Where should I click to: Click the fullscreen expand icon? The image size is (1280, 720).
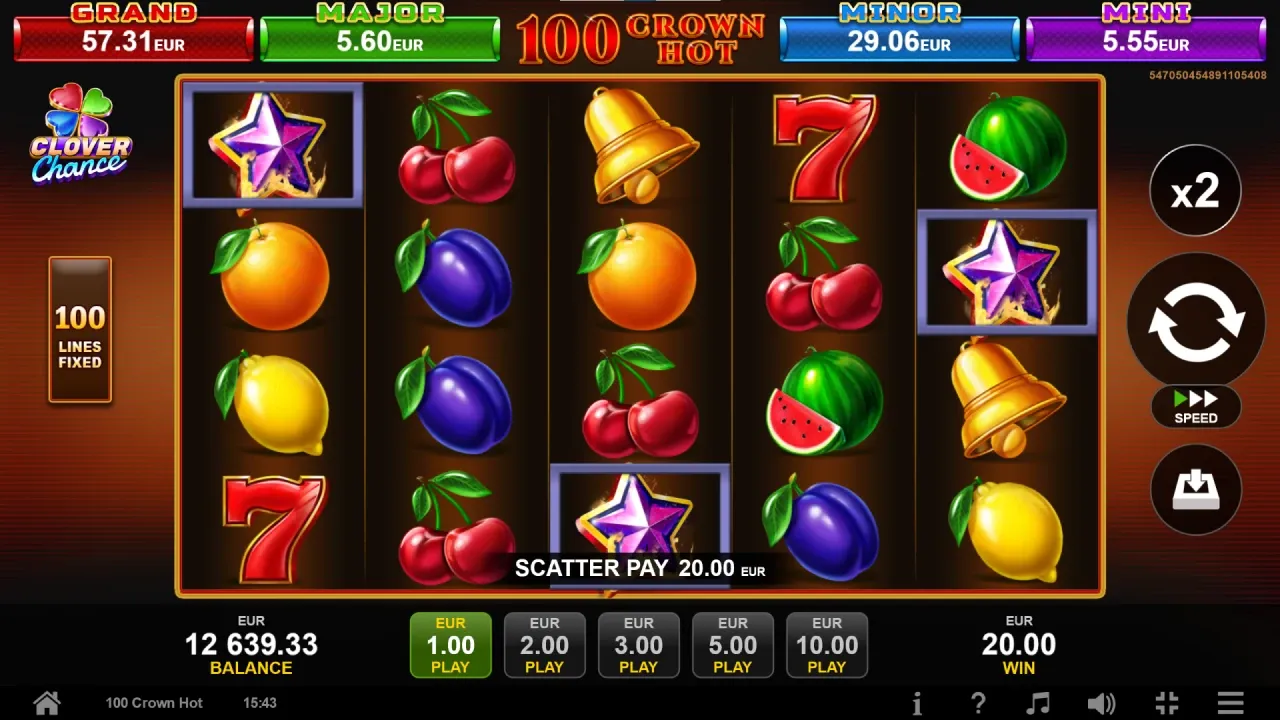pos(1166,702)
